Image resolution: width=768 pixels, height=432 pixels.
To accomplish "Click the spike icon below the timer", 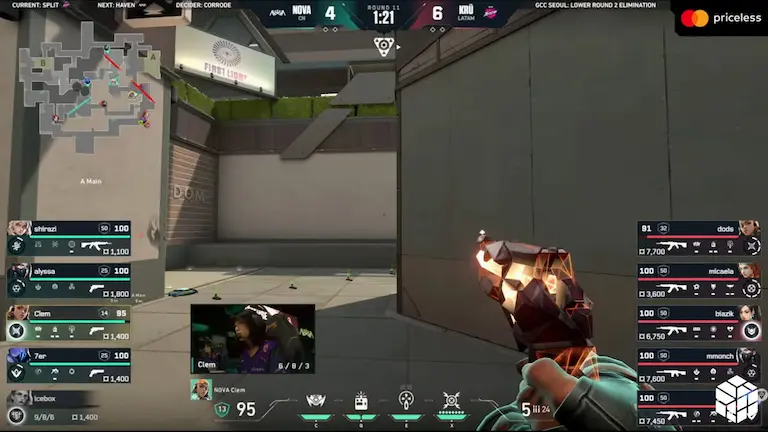I will coord(383,44).
